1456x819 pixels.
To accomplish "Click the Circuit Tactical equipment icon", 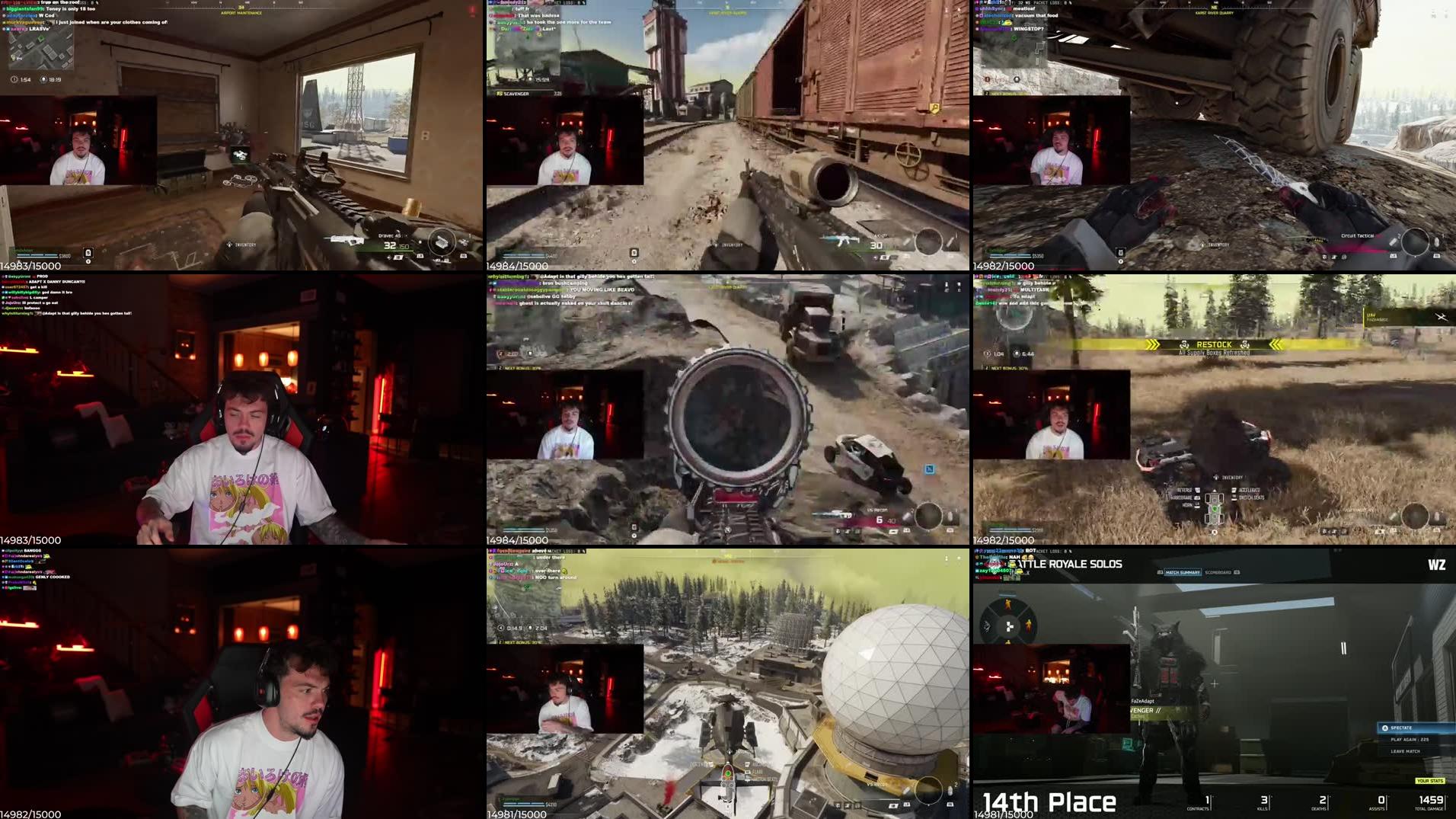I will pyautogui.click(x=1394, y=241).
